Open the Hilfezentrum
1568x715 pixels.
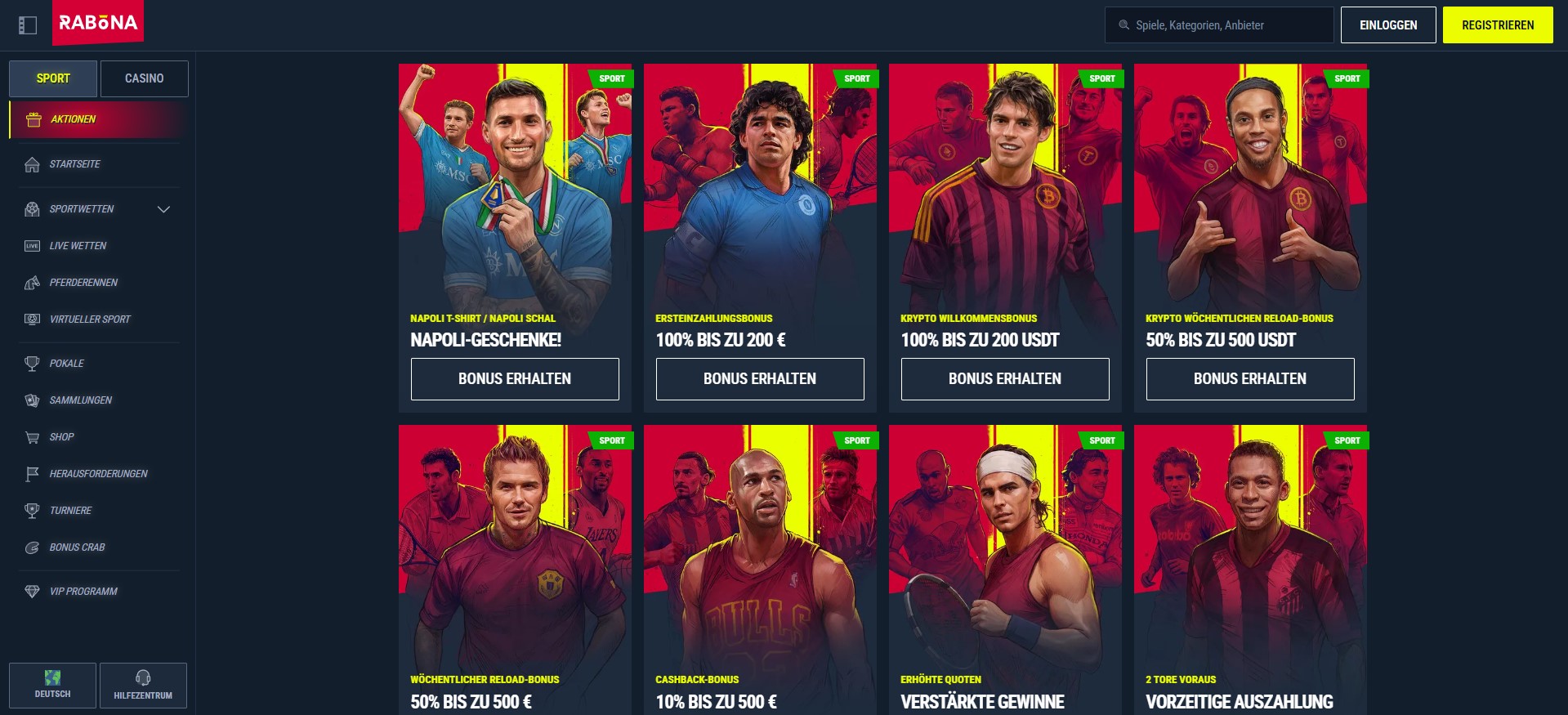pos(143,685)
